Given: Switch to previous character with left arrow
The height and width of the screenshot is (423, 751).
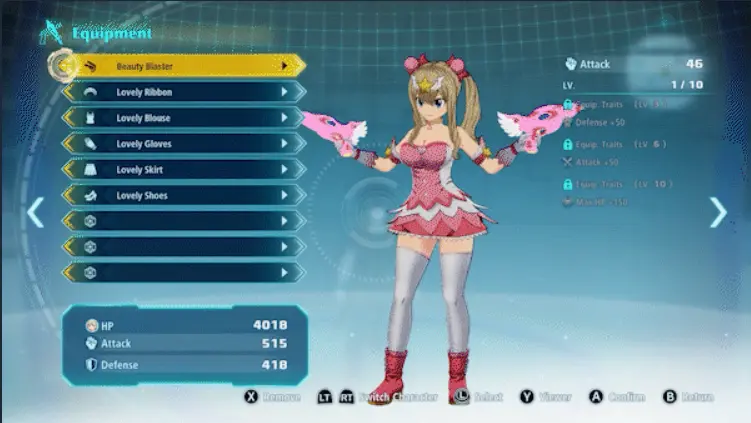Looking at the screenshot, I should point(35,212).
